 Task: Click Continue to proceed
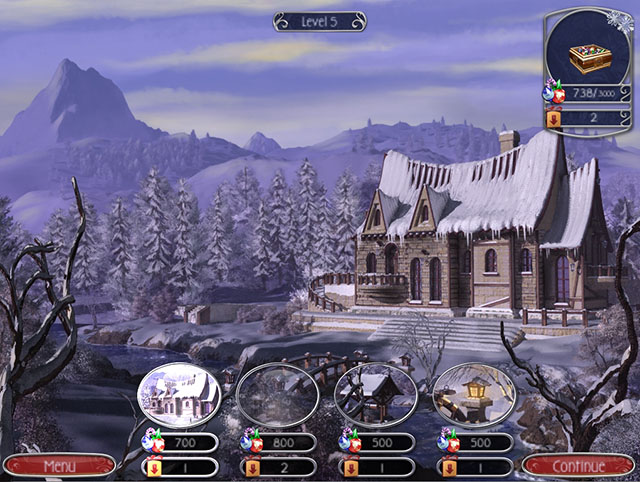pos(579,466)
